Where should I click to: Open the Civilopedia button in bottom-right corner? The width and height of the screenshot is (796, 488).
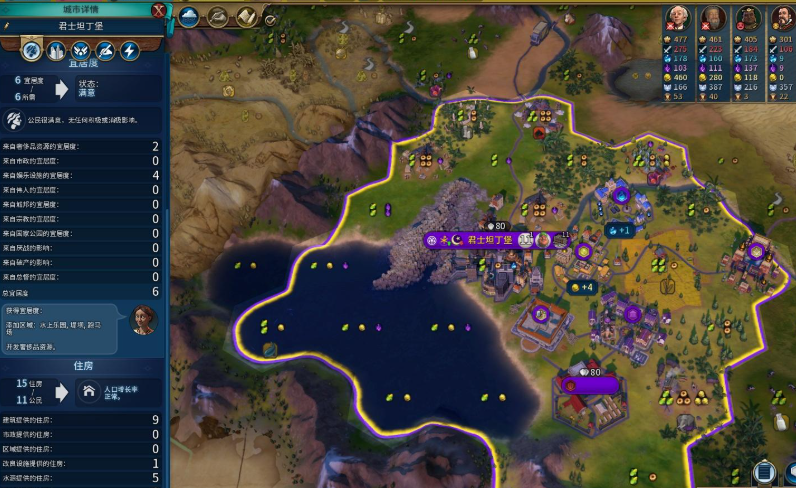764,472
